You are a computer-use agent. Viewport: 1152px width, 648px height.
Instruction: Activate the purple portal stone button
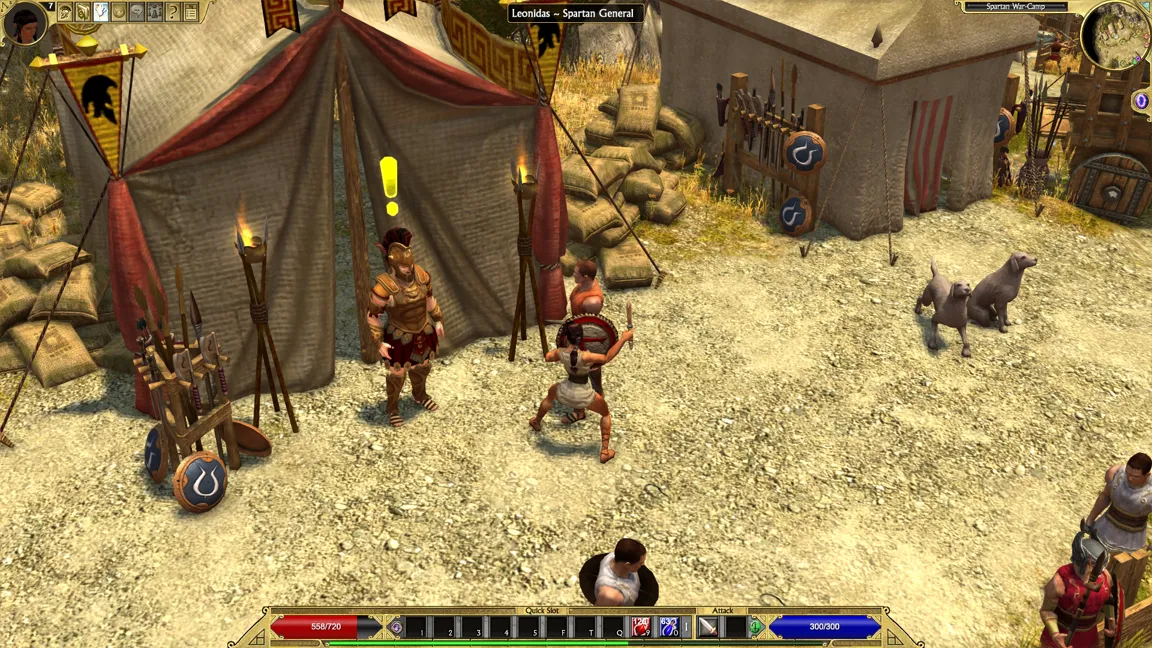pyautogui.click(x=1141, y=101)
